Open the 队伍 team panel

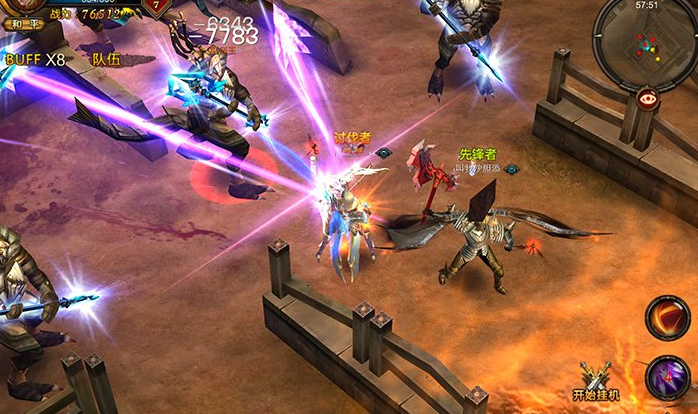click(106, 59)
